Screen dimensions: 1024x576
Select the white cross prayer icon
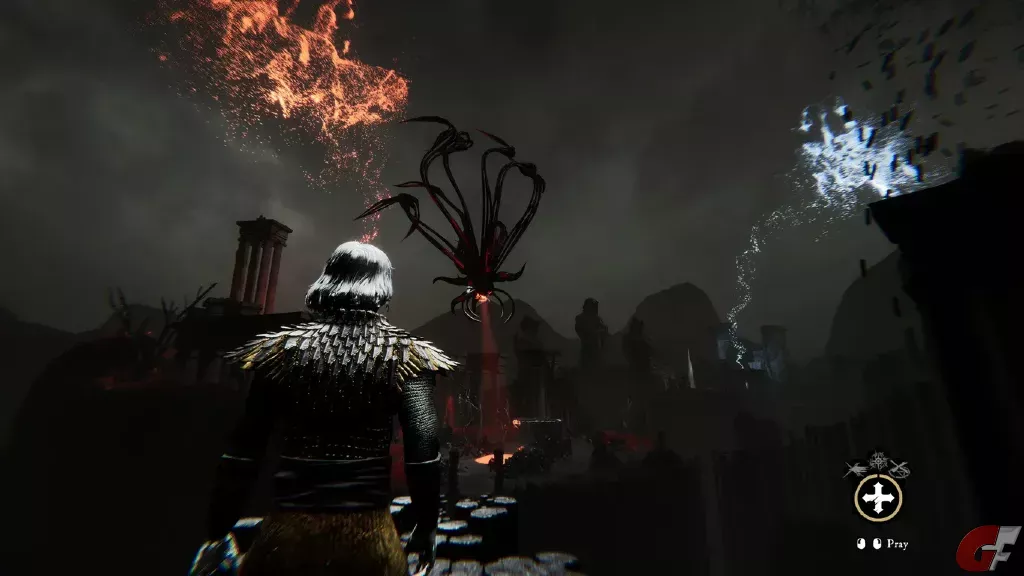(878, 498)
